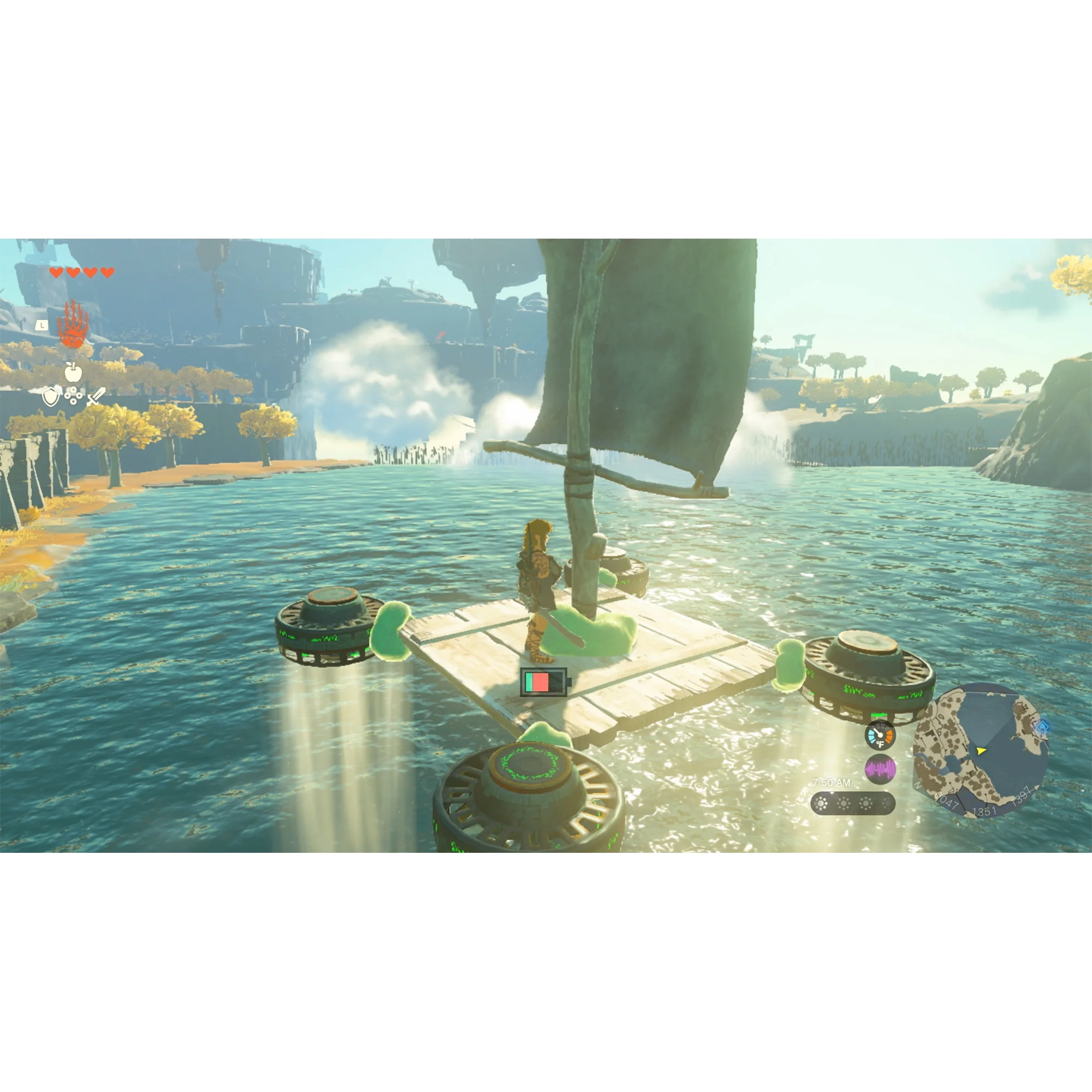
Task: Toggle the fourth heart in the health display
Action: click(x=107, y=272)
